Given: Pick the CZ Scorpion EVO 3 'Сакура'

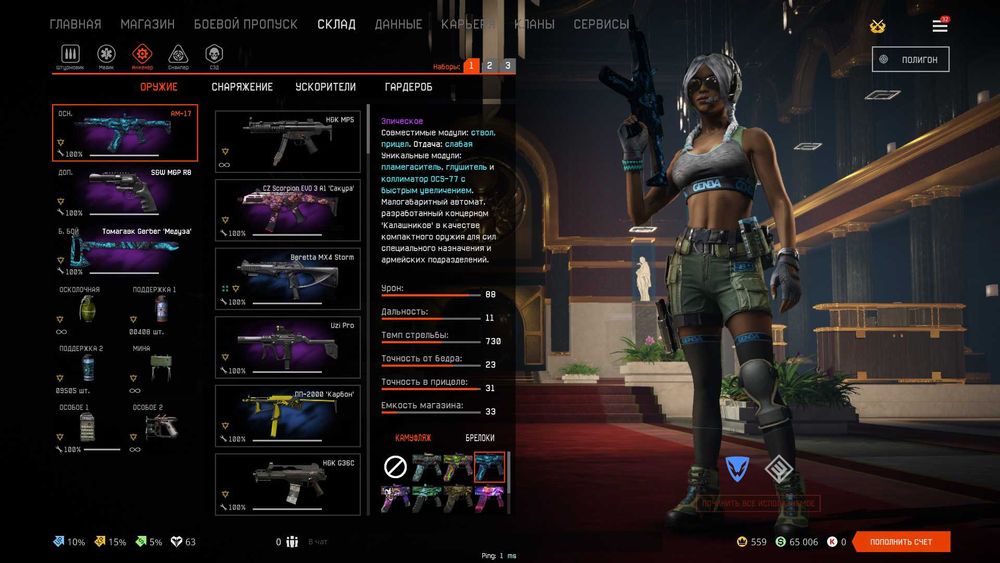Looking at the screenshot, I should point(288,209).
